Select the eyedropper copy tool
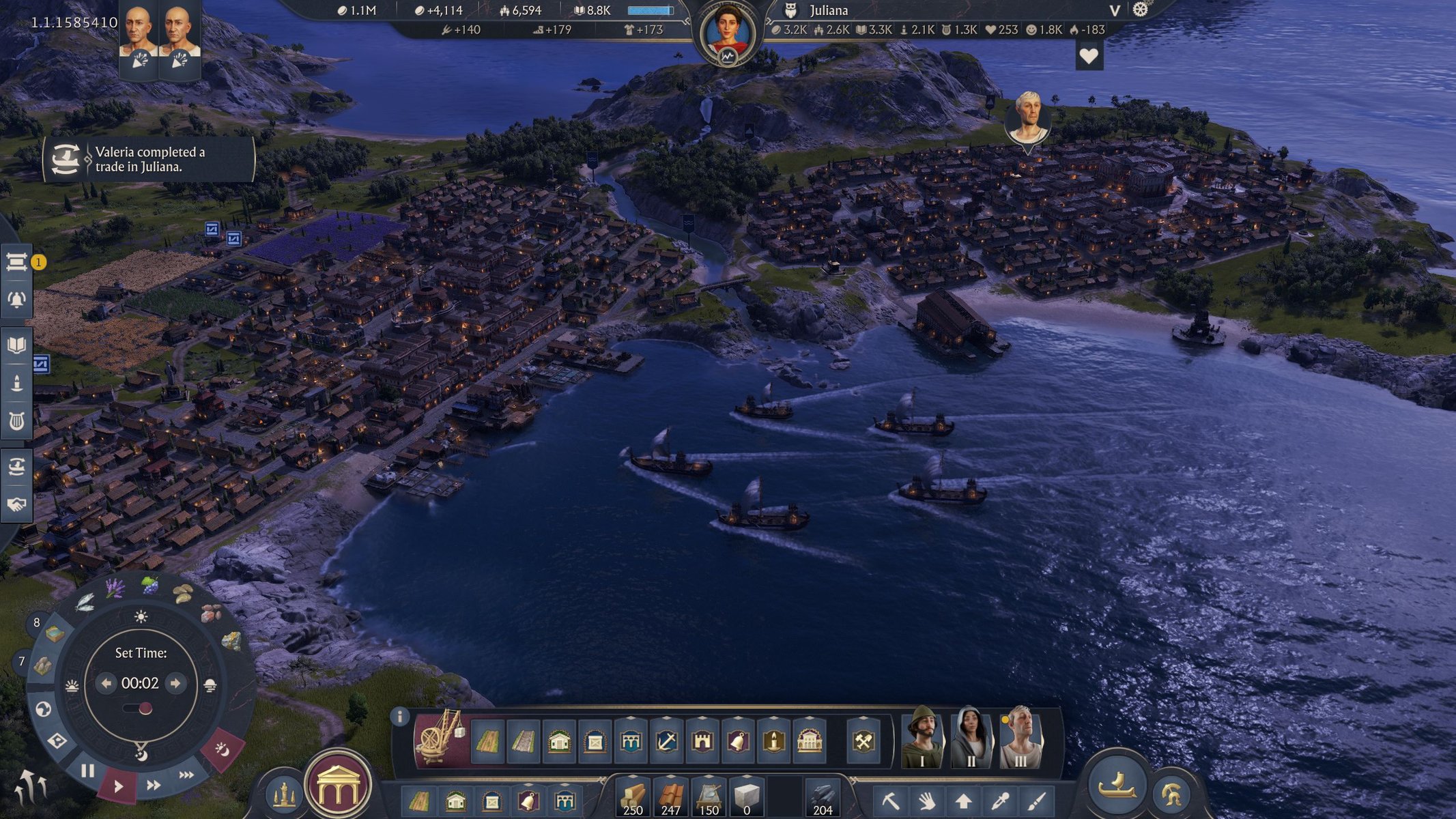 coord(1000,800)
